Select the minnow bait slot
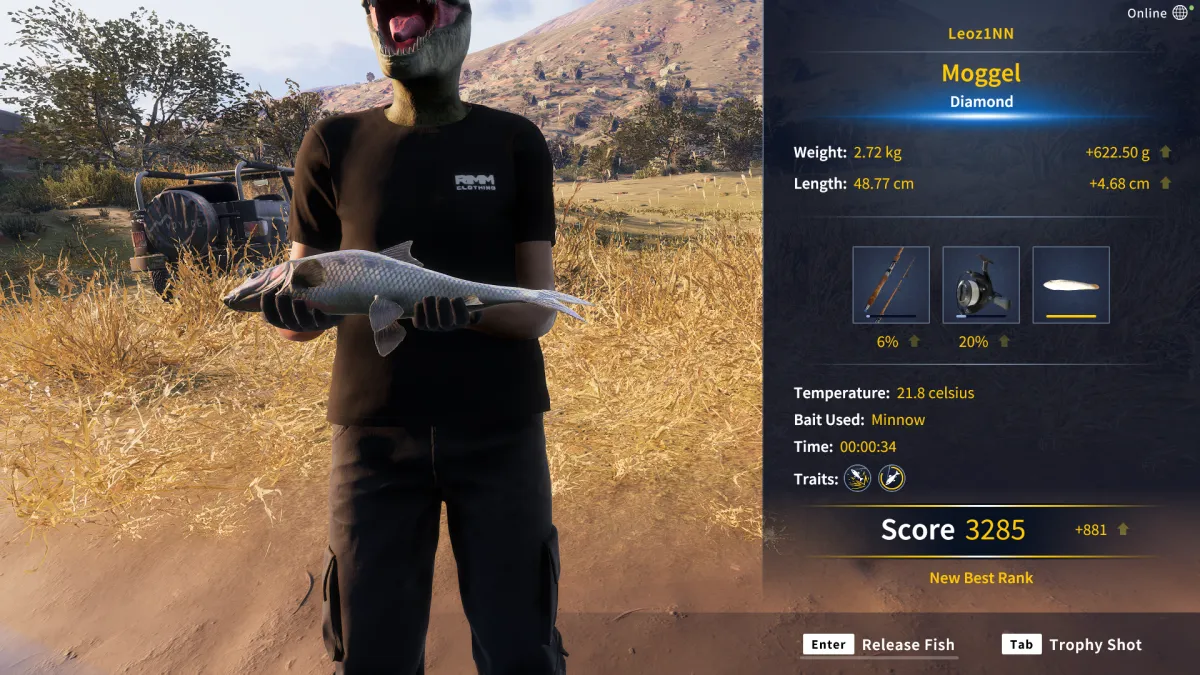Image resolution: width=1200 pixels, height=675 pixels. 1071,285
